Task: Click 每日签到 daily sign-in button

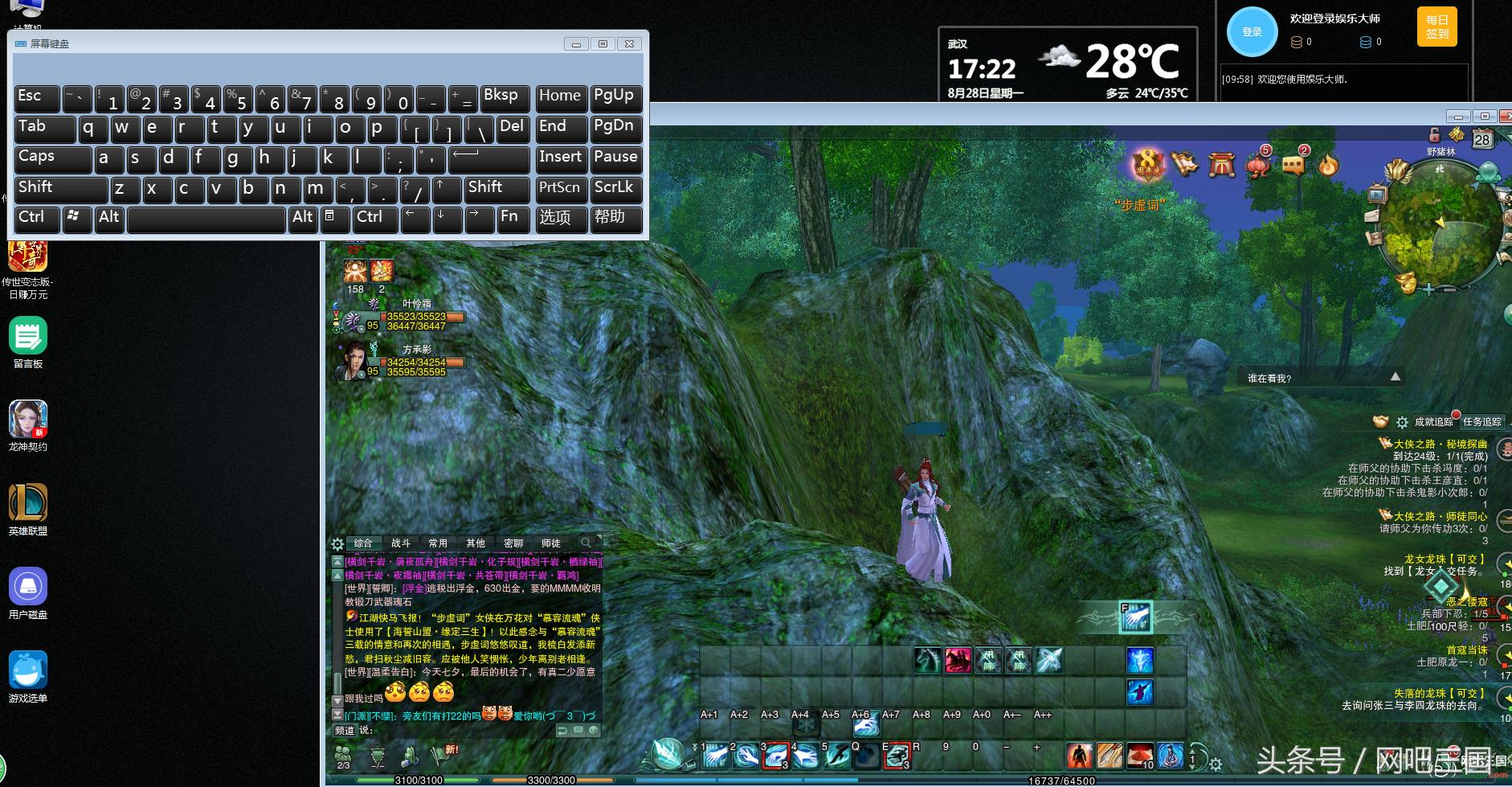Action: 1437,27
